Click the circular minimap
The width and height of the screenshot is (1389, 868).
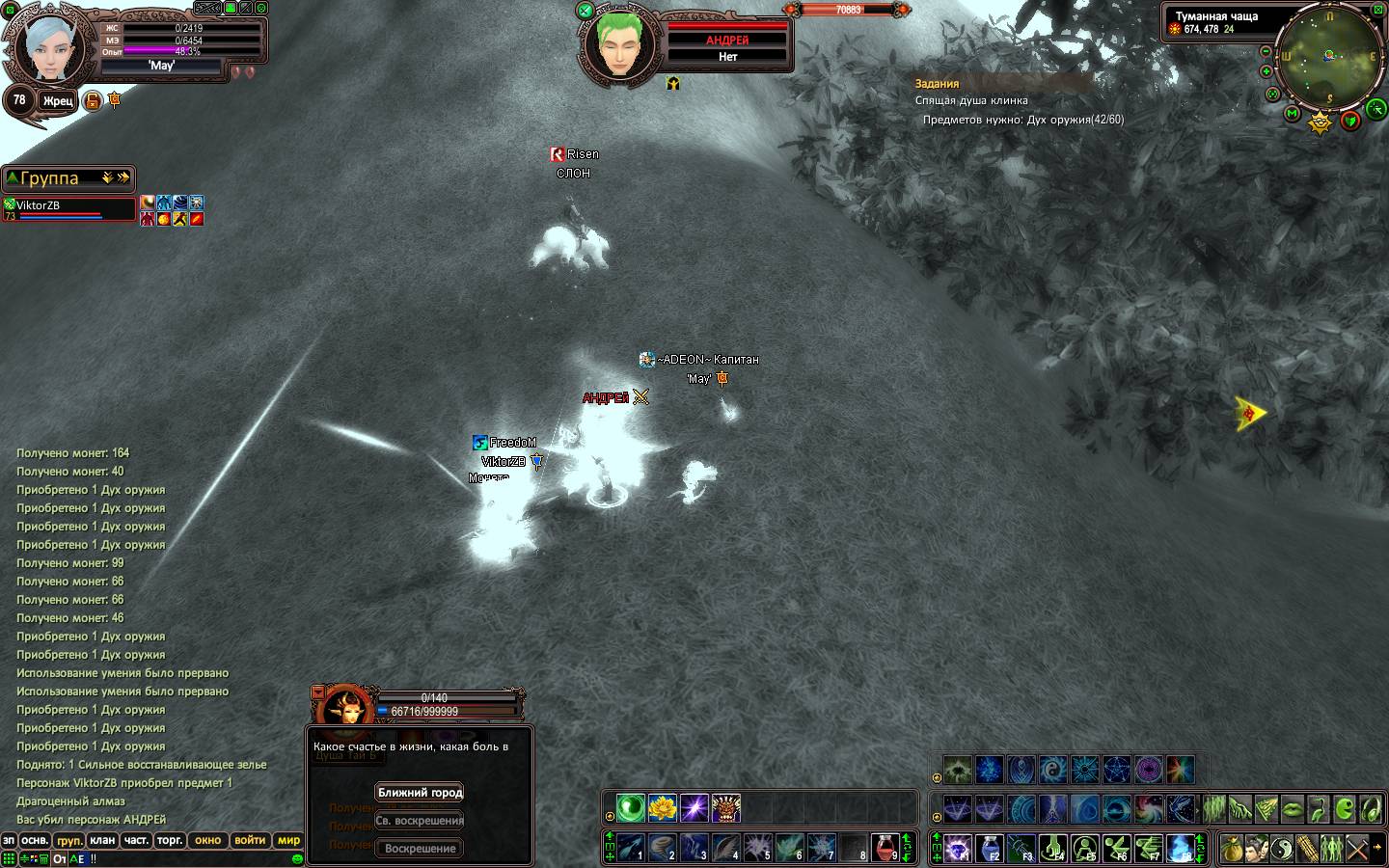1330,57
